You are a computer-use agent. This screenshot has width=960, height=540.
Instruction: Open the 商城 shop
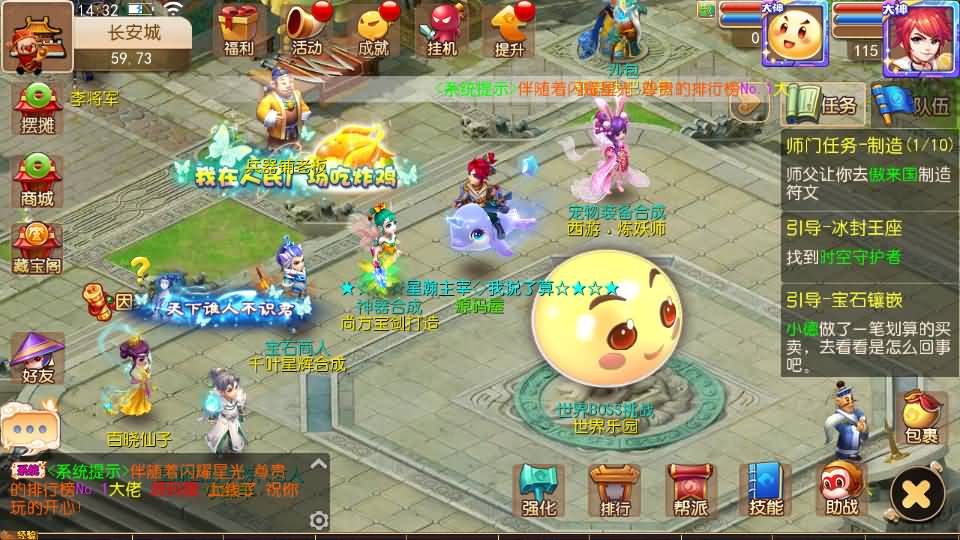37,180
